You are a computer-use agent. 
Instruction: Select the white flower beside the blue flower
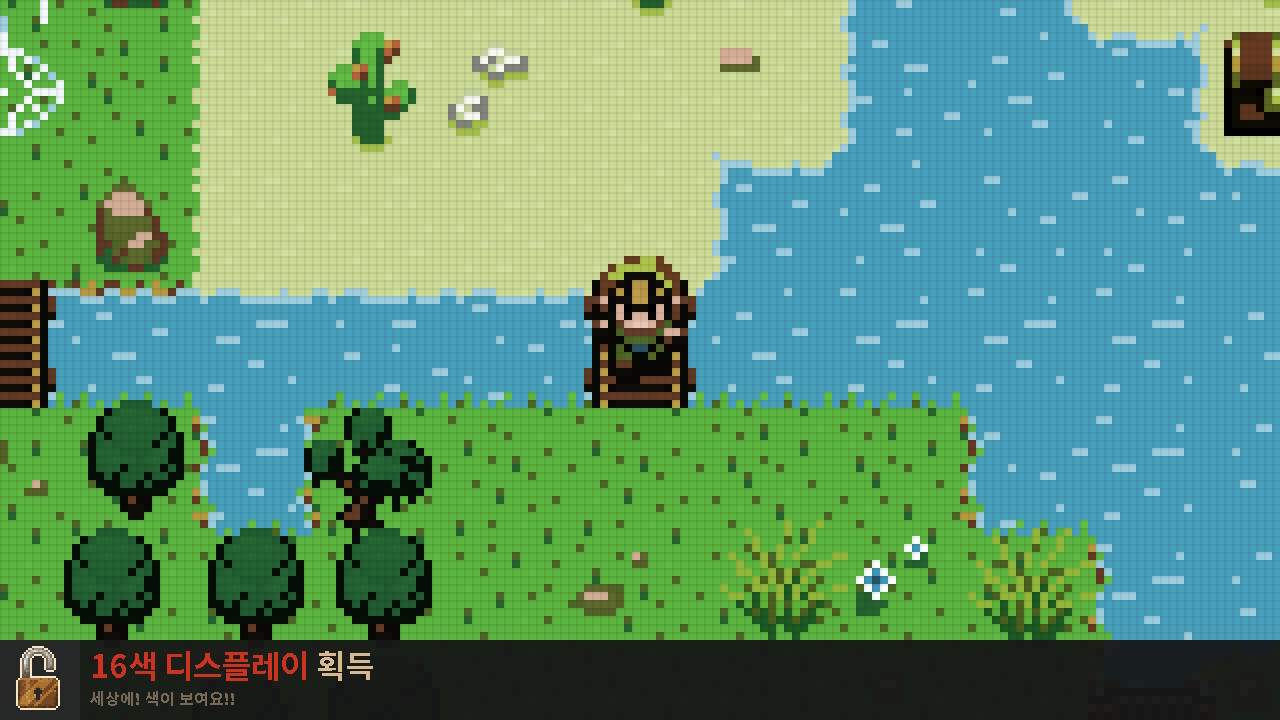pyautogui.click(x=914, y=548)
